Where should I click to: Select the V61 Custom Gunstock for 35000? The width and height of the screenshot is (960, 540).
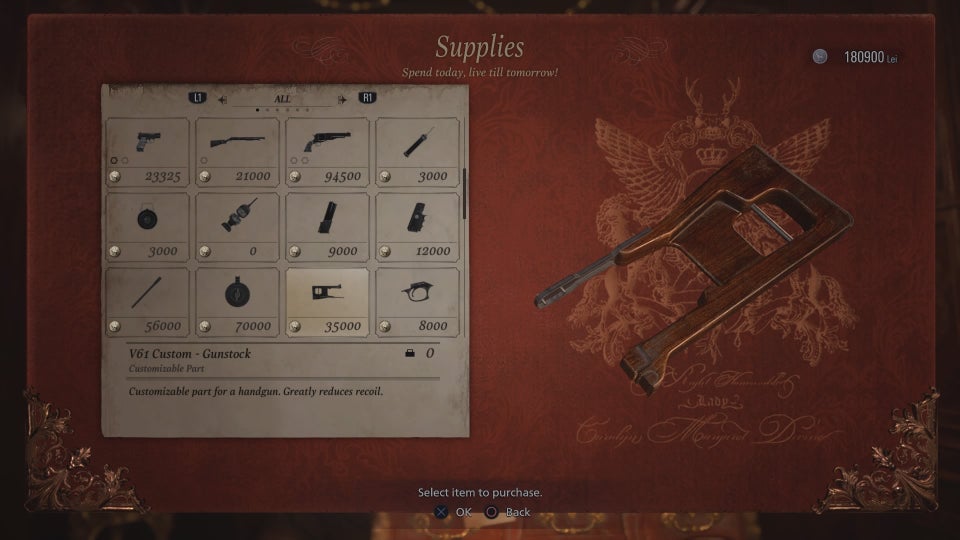point(327,301)
